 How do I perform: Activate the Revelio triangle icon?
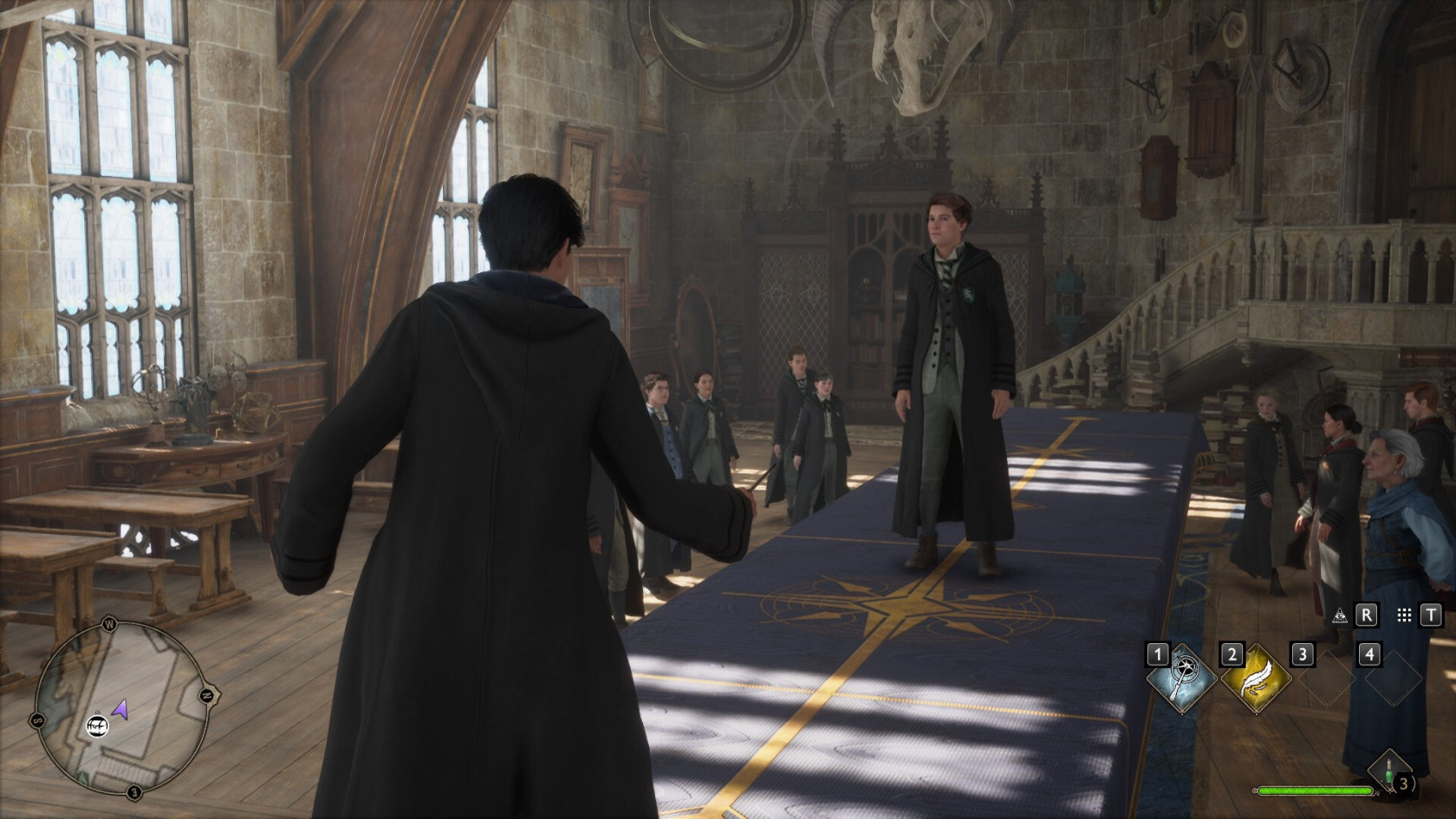1340,614
